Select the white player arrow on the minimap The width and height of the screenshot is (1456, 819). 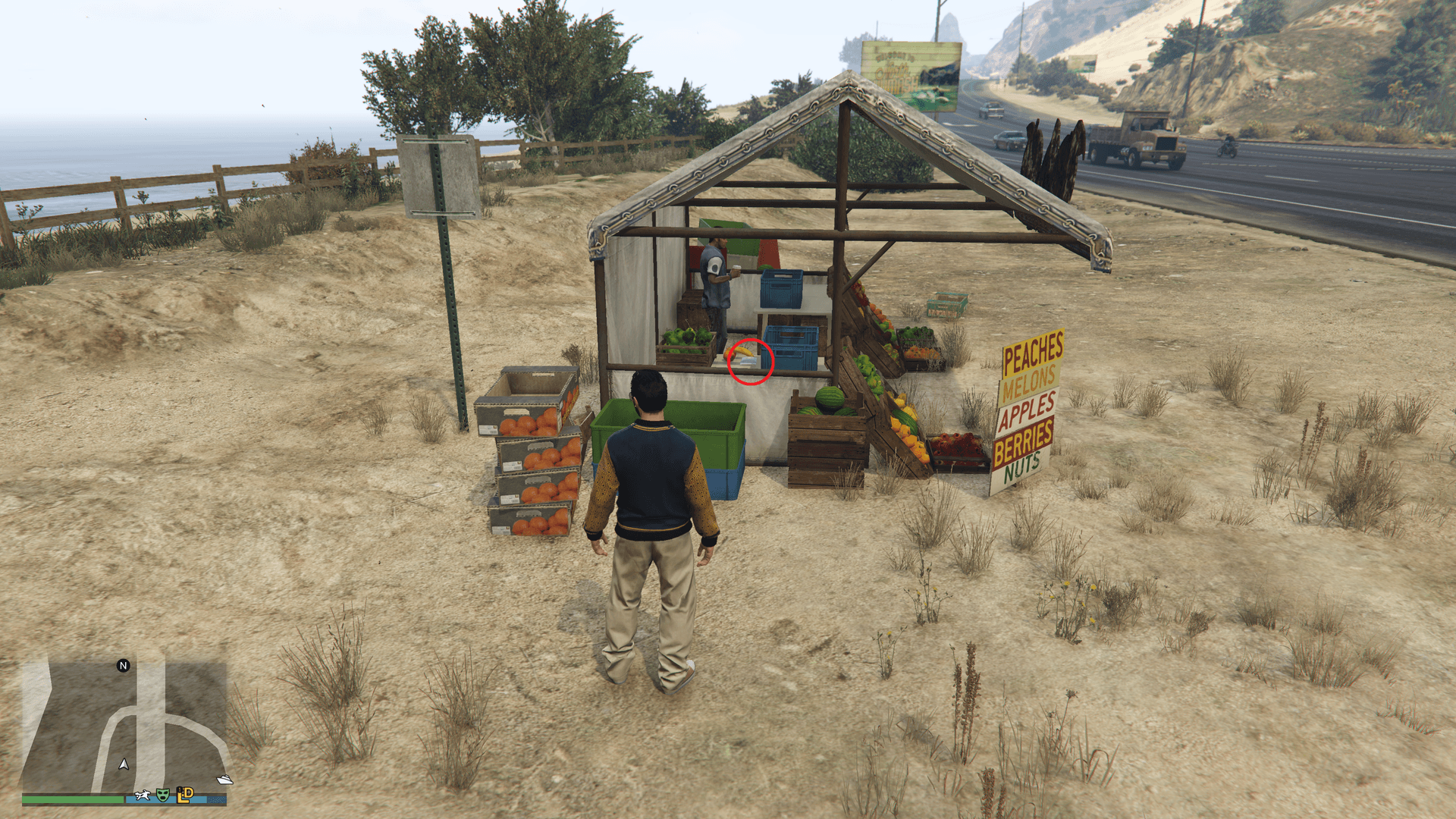124,764
